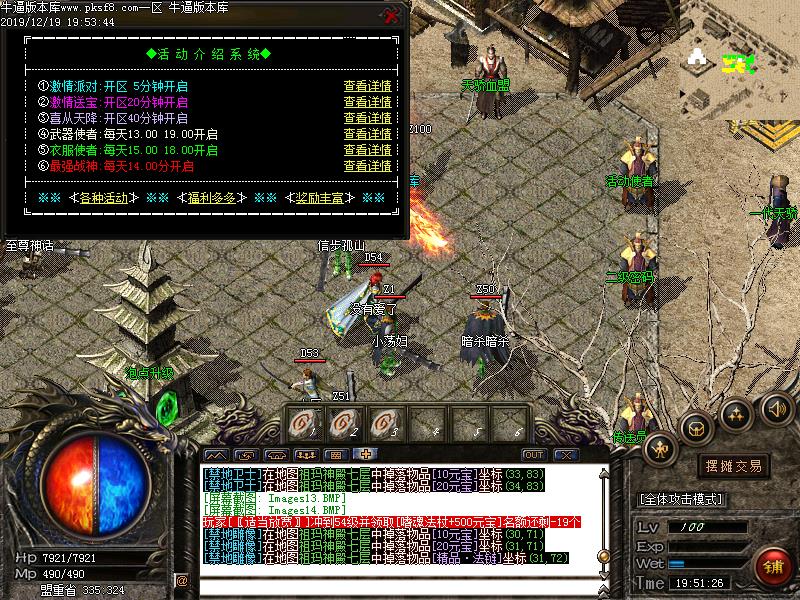The height and width of the screenshot is (600, 800).
Task: View details for 激情送宝 event
Action: point(367,102)
